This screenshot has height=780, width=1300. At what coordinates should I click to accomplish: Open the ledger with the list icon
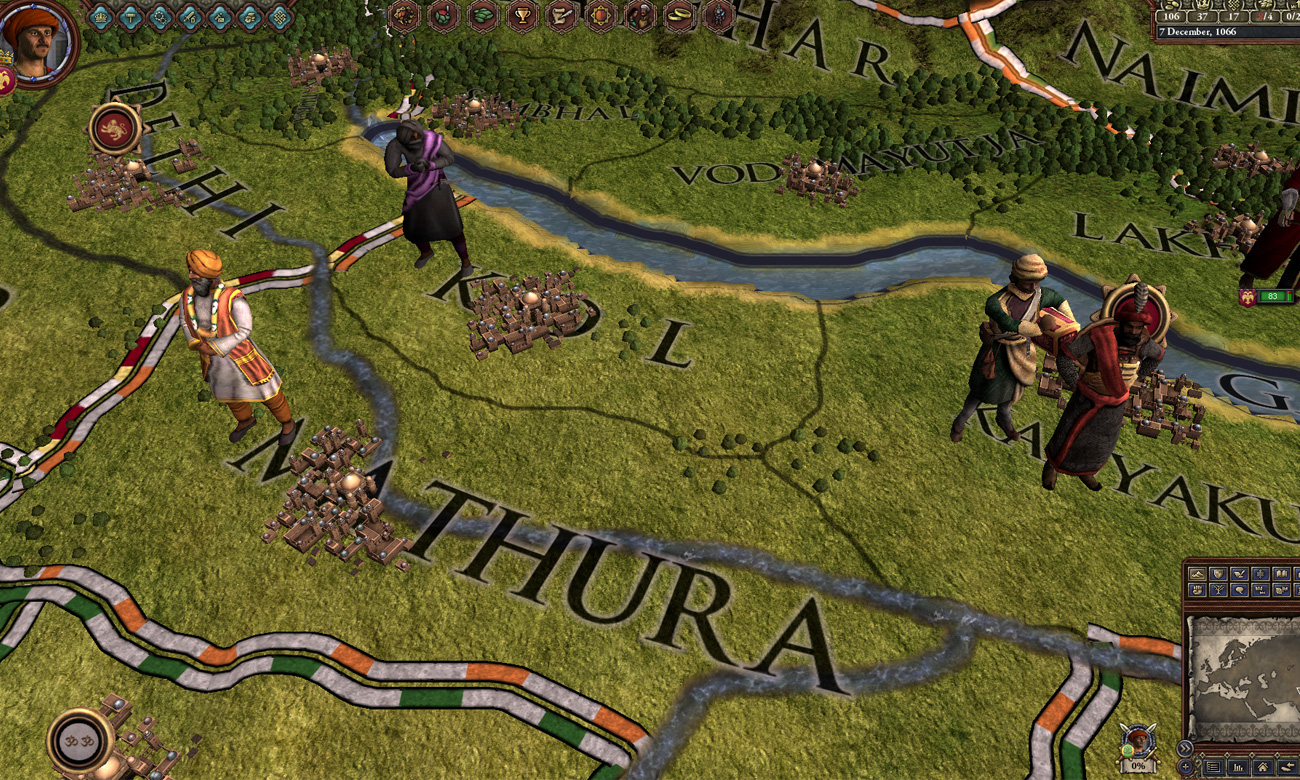1213,765
